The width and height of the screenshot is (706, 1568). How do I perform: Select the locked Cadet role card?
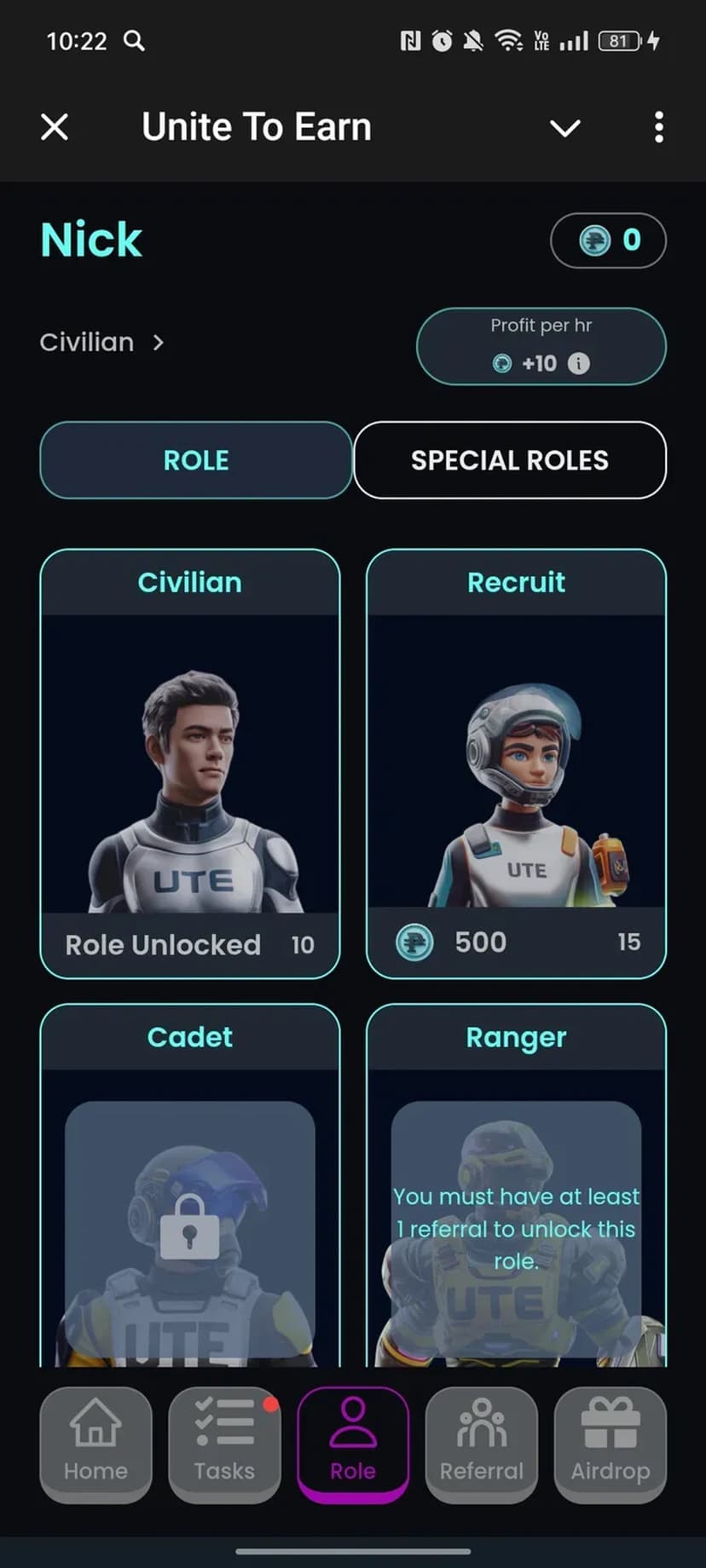point(190,1193)
